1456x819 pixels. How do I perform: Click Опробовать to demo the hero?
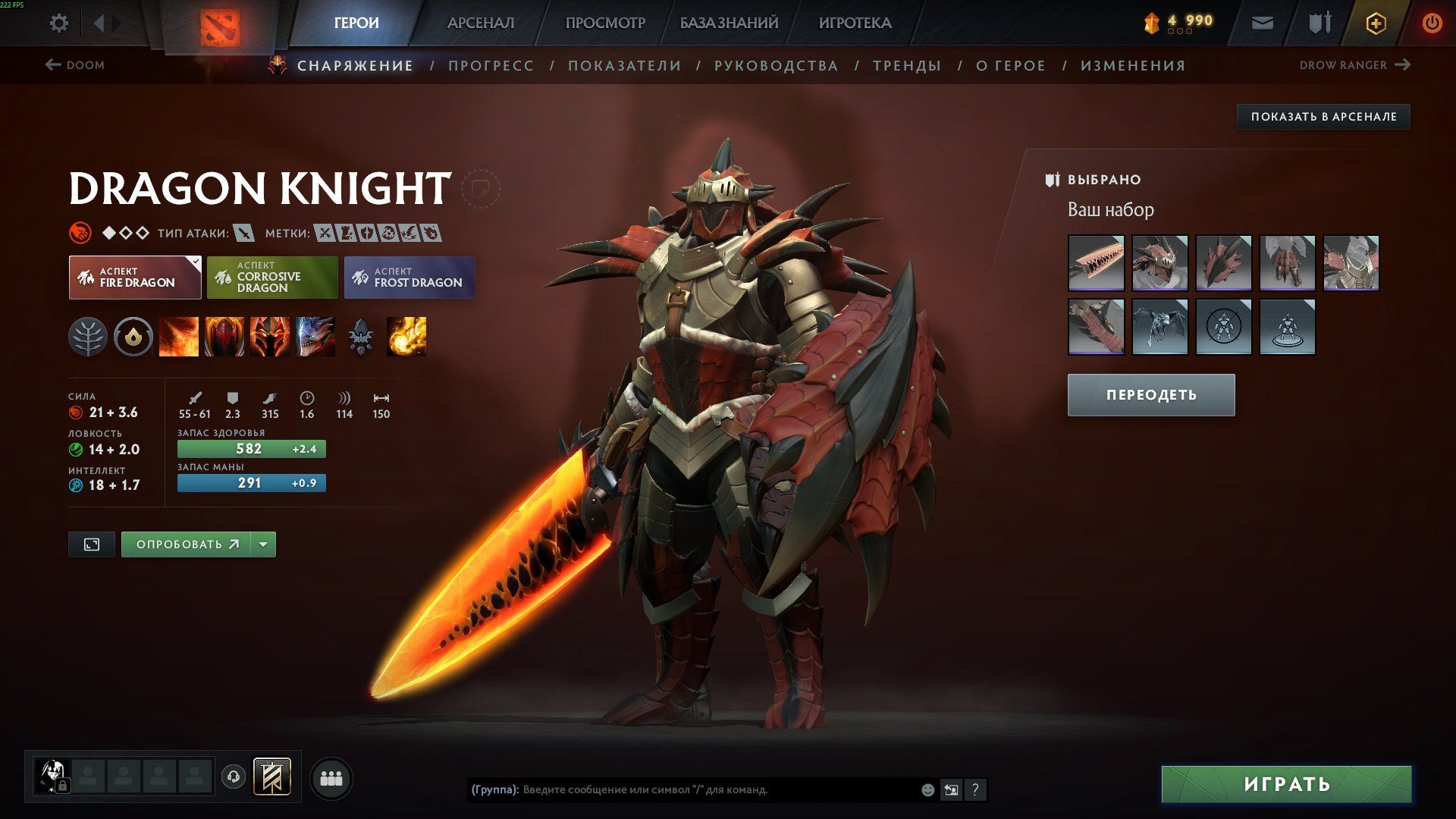pos(187,544)
